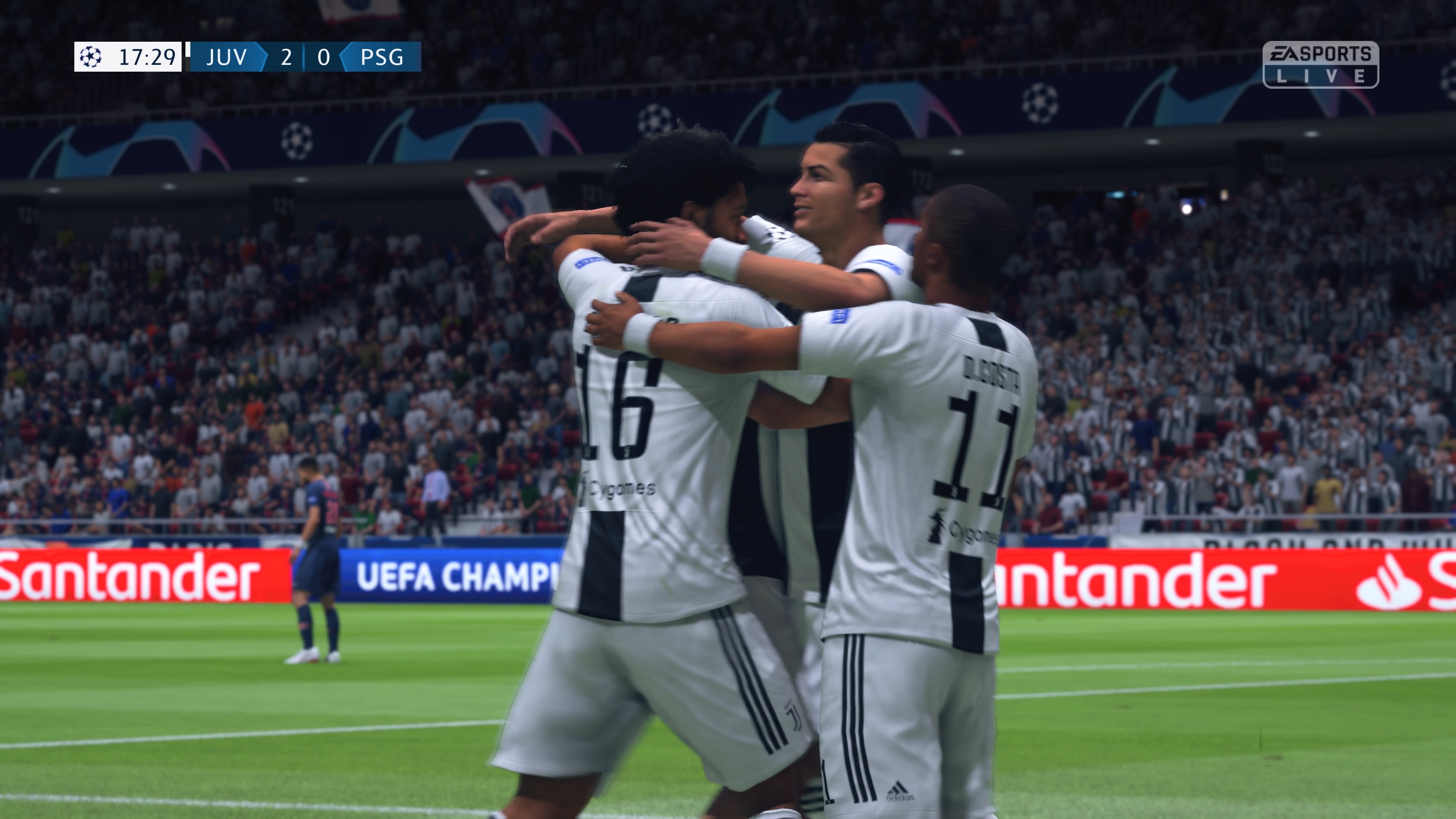1456x819 pixels.
Task: Toggle the match clock display showing 17:29
Action: 147,56
